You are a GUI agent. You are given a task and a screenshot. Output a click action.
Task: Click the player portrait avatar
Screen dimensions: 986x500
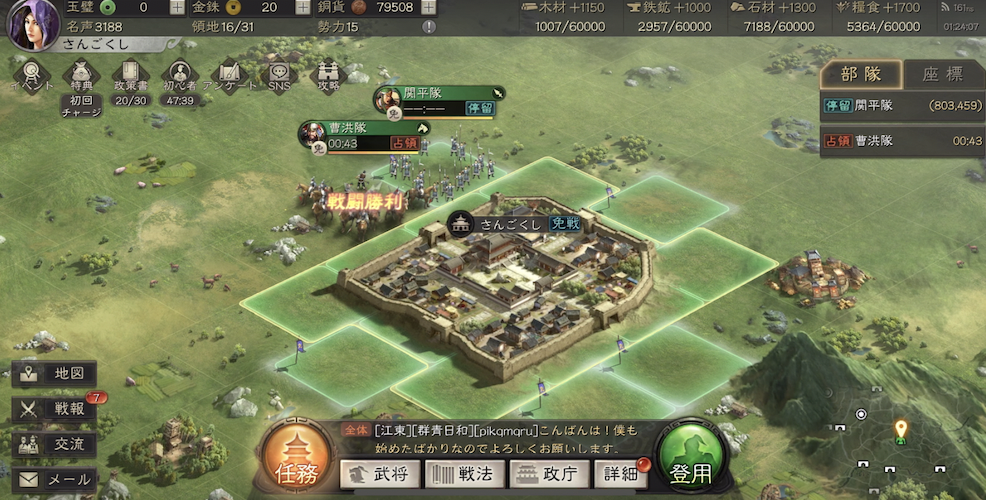[30, 26]
